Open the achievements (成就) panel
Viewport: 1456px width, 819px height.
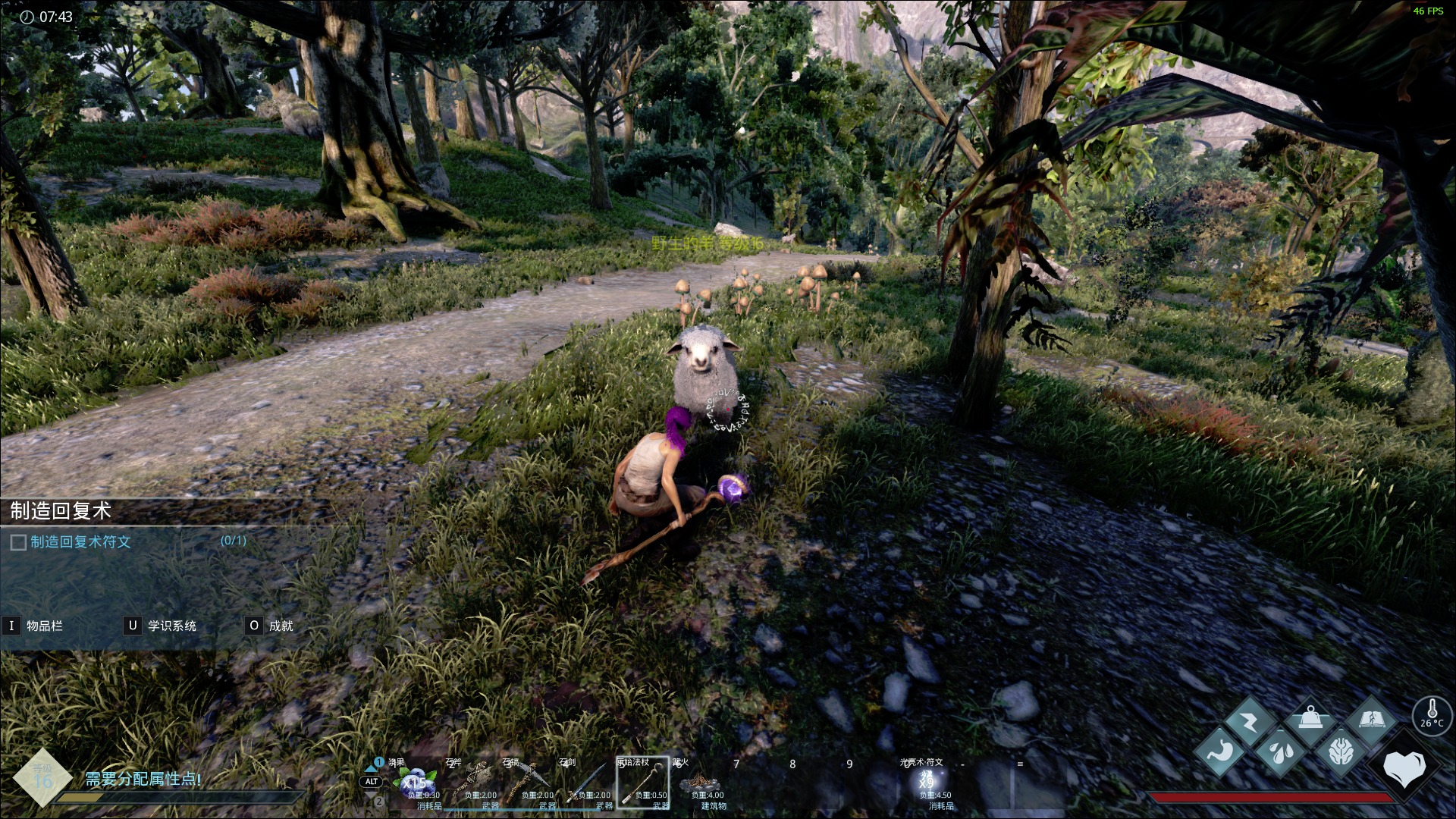click(x=281, y=626)
